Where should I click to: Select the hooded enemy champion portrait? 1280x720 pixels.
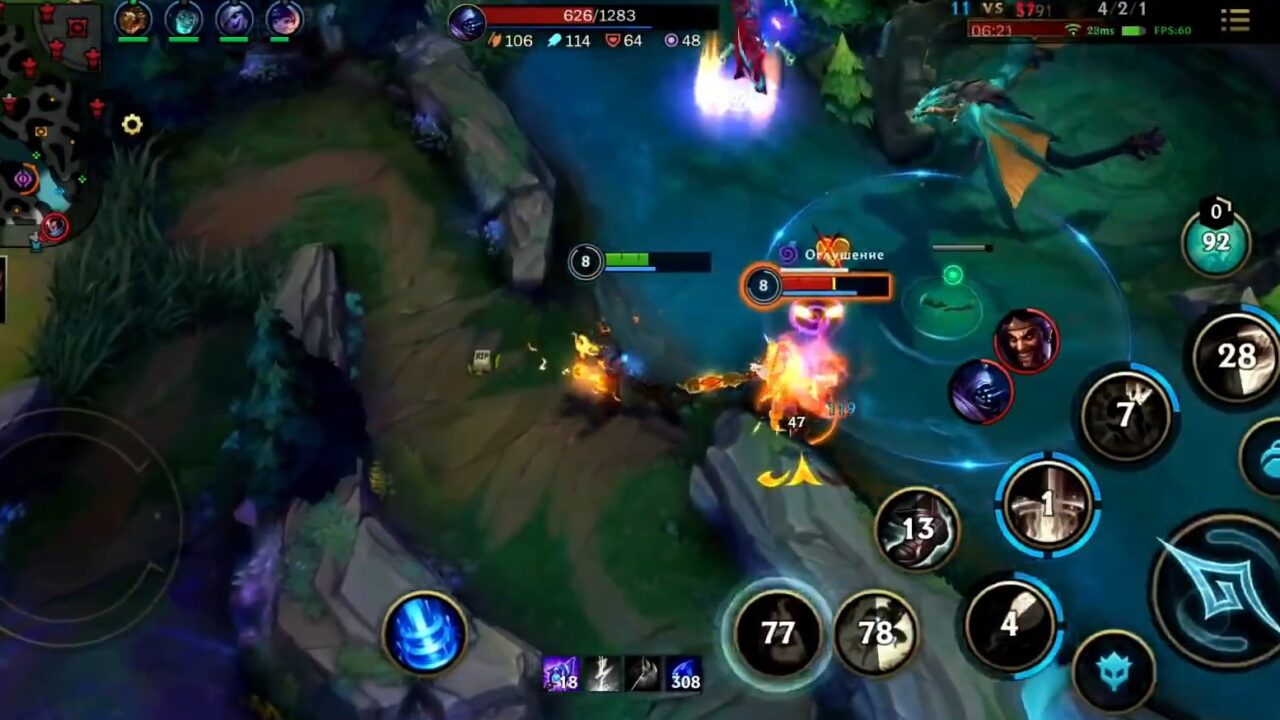pos(981,390)
